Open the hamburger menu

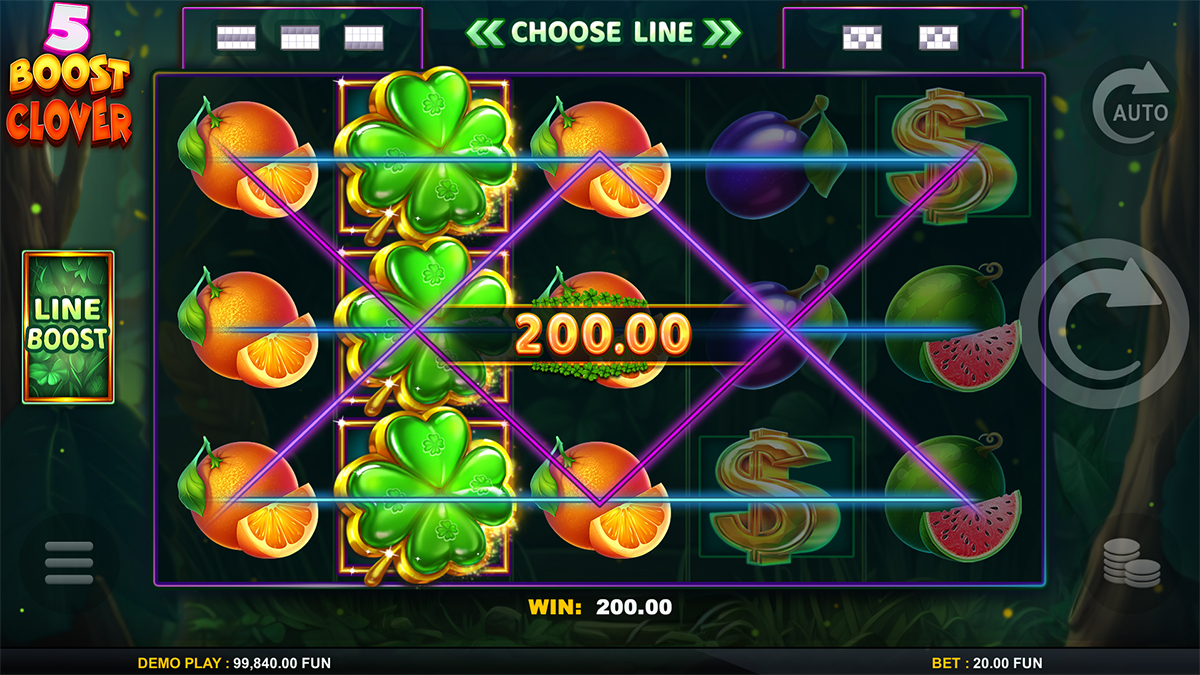(x=68, y=563)
